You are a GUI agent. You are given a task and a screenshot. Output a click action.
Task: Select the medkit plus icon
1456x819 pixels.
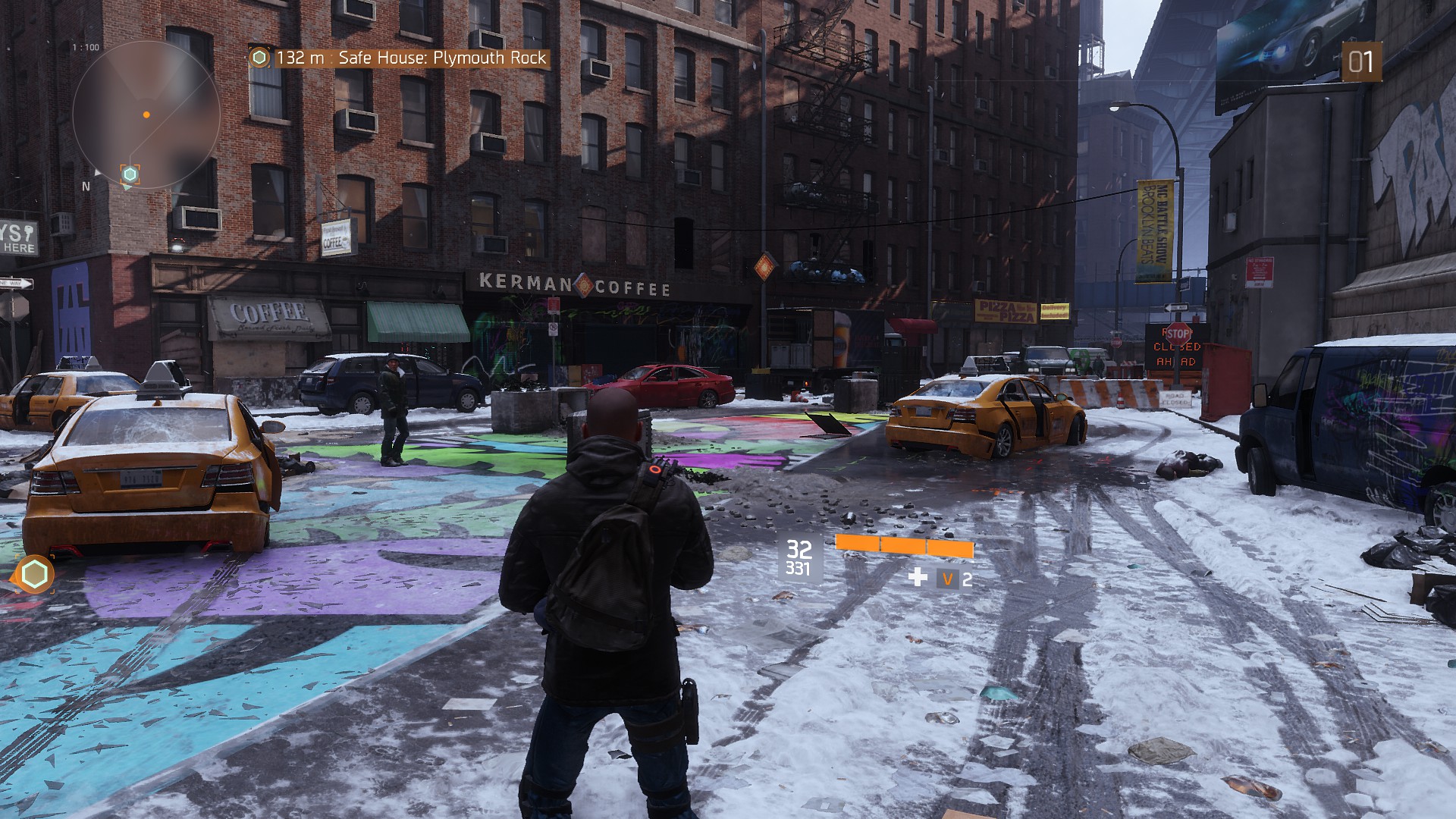[918, 578]
